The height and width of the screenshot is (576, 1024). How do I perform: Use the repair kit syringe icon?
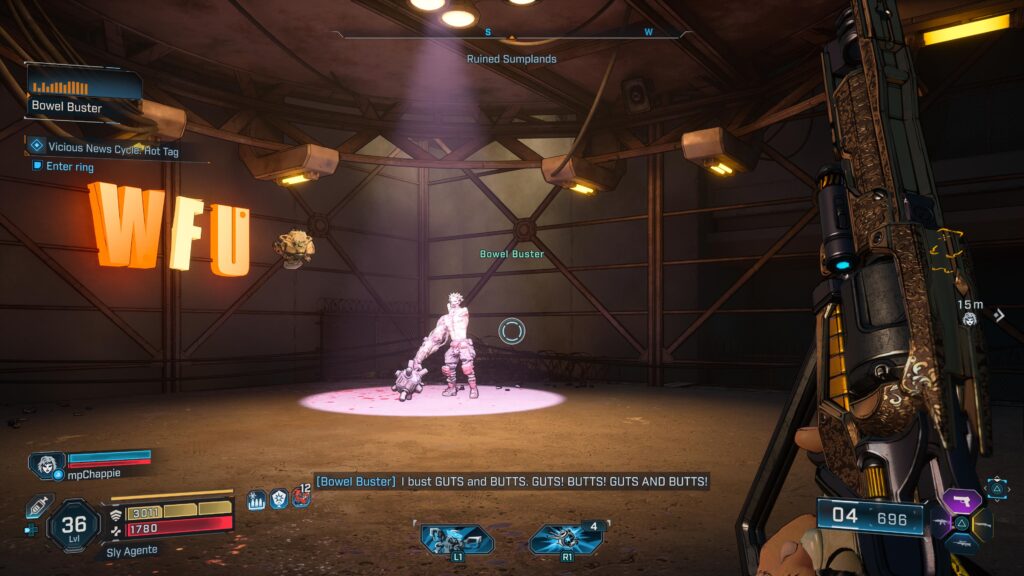(38, 506)
